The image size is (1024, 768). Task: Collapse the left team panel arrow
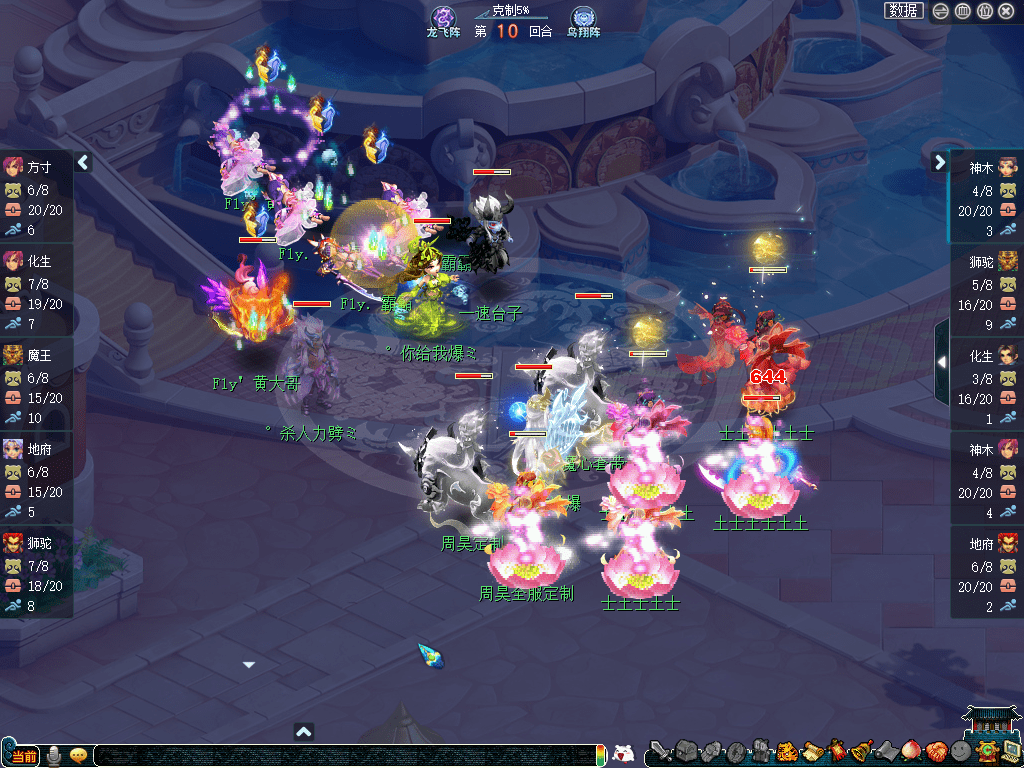pos(83,162)
